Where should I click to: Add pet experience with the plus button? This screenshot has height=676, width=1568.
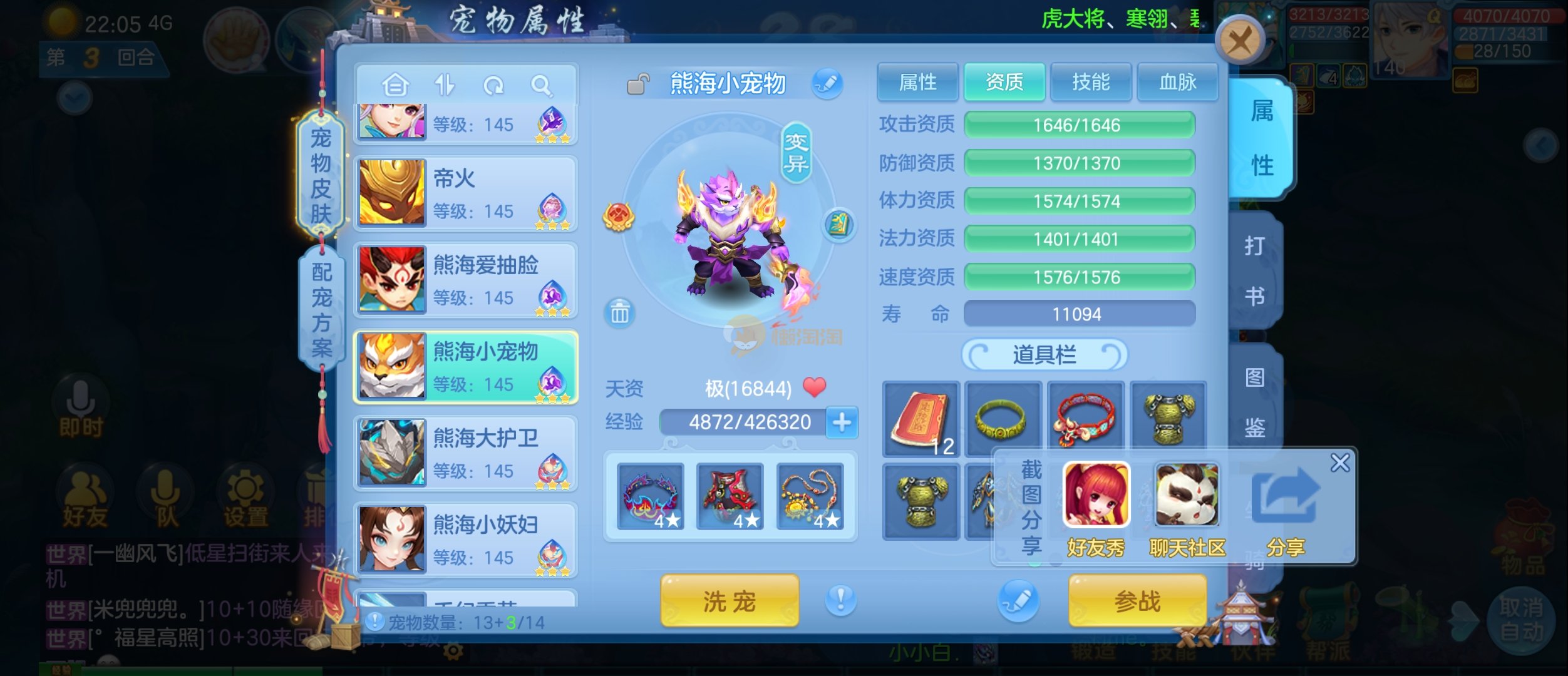pyautogui.click(x=842, y=422)
